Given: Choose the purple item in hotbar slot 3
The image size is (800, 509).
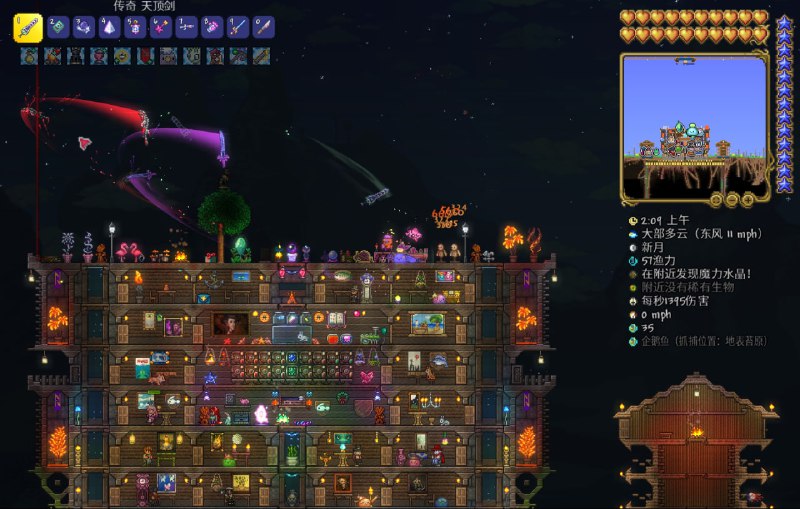Looking at the screenshot, I should tap(84, 28).
